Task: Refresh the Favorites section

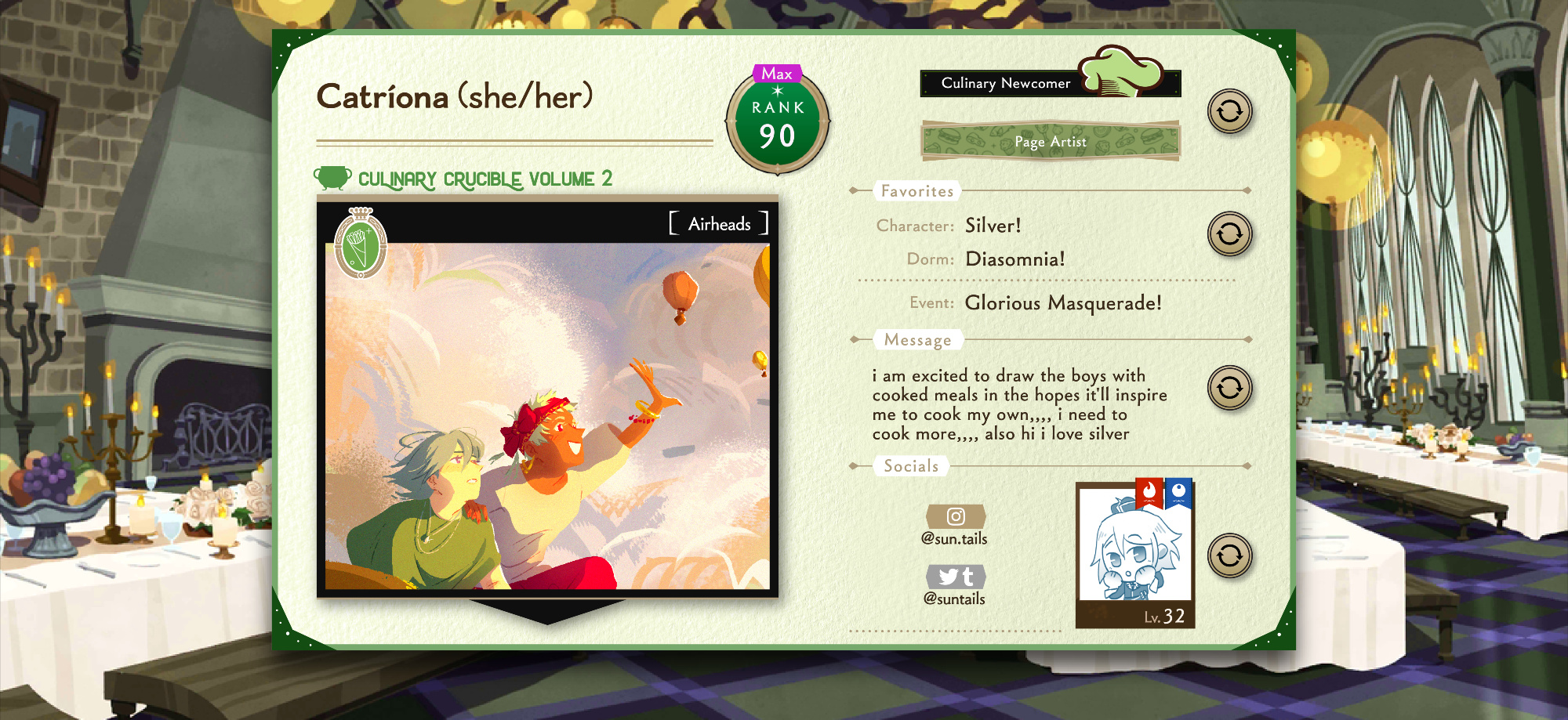Action: click(1229, 233)
